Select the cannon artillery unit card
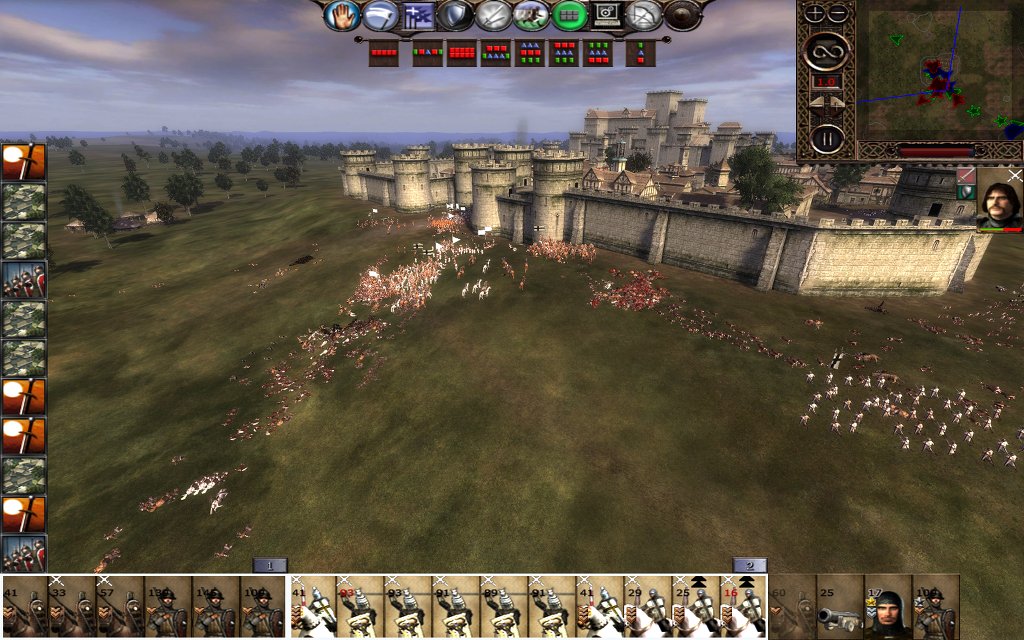This screenshot has width=1024, height=640. click(840, 606)
